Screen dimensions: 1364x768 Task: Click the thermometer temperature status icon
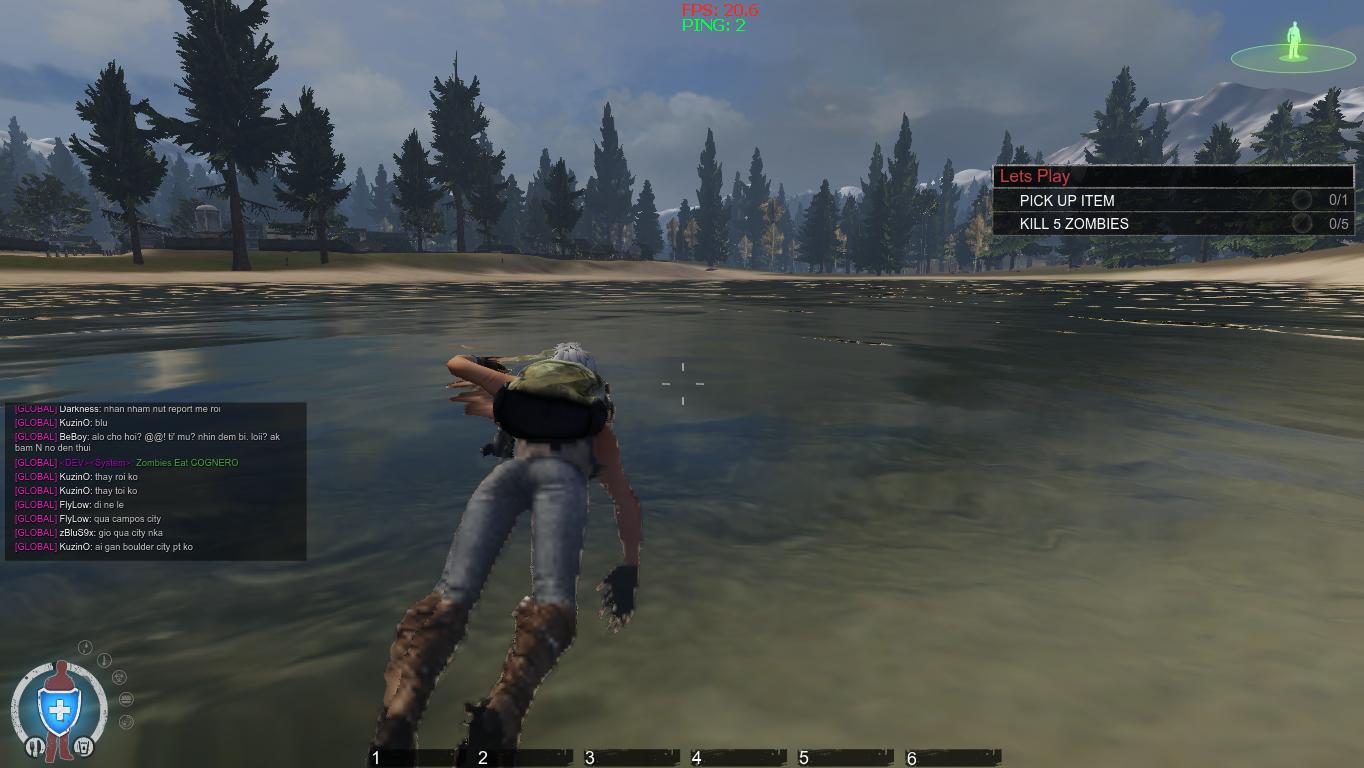pyautogui.click(x=104, y=659)
